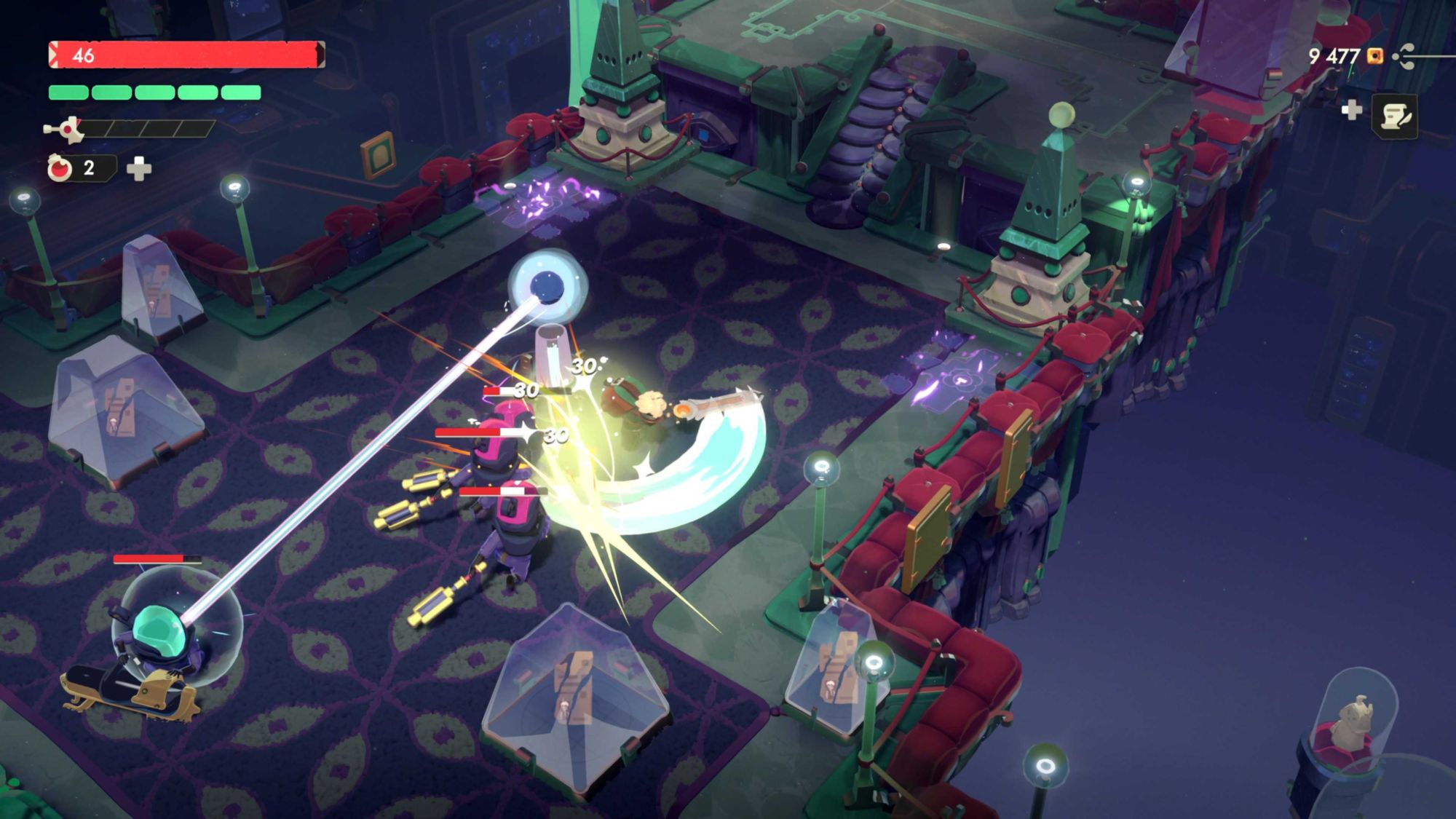This screenshot has height=819, width=1456.
Task: Open the quest scroll journal icon
Action: (x=1394, y=116)
